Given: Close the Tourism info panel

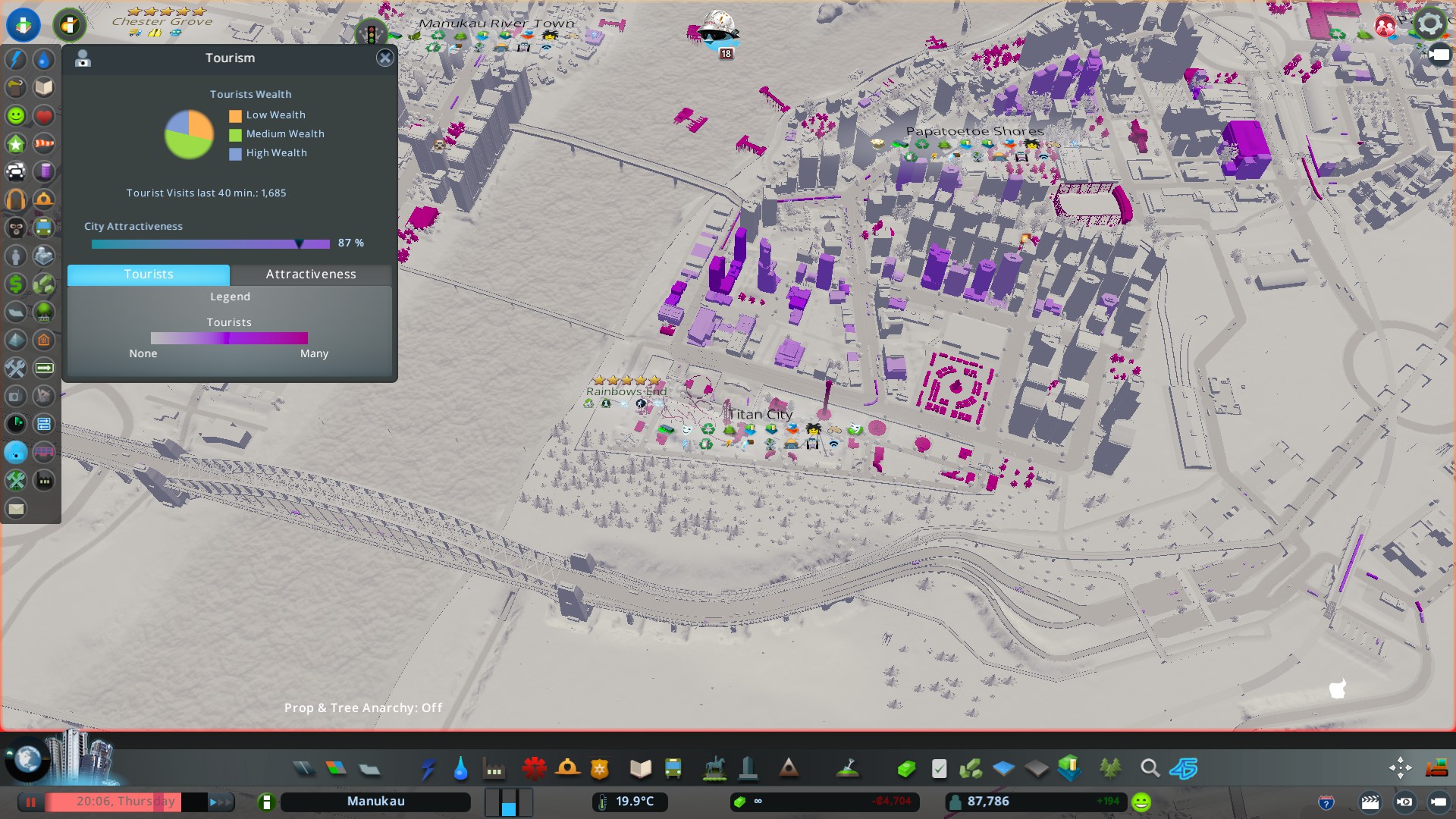Looking at the screenshot, I should pyautogui.click(x=385, y=58).
